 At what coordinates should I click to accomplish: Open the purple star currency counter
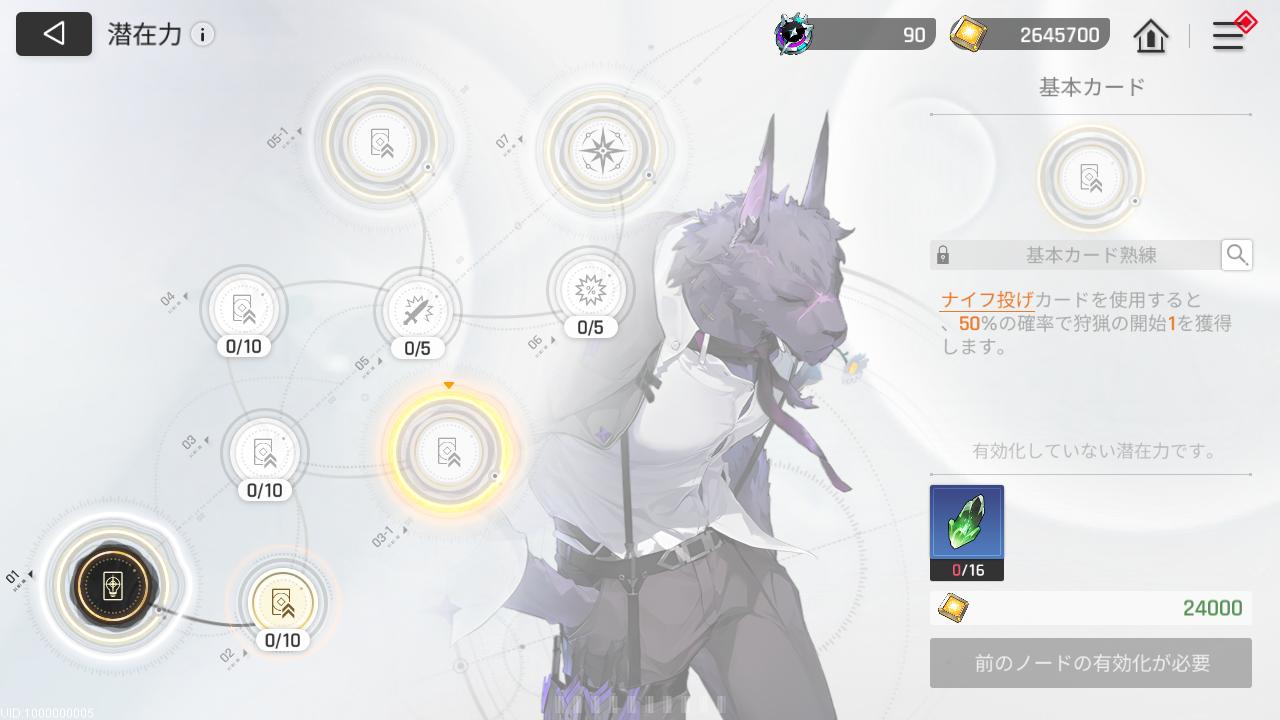[x=855, y=35]
